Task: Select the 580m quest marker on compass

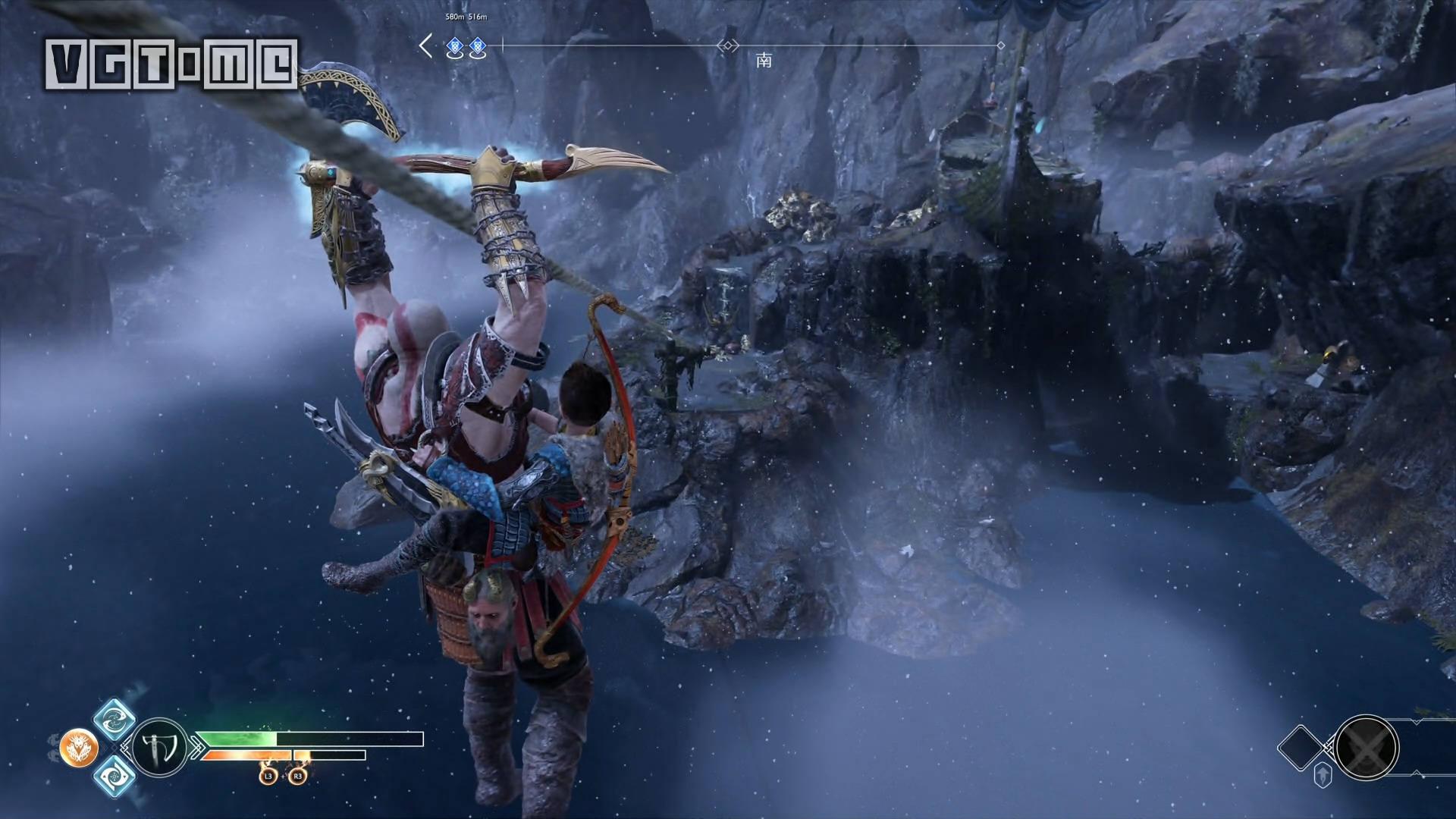Action: [455, 49]
